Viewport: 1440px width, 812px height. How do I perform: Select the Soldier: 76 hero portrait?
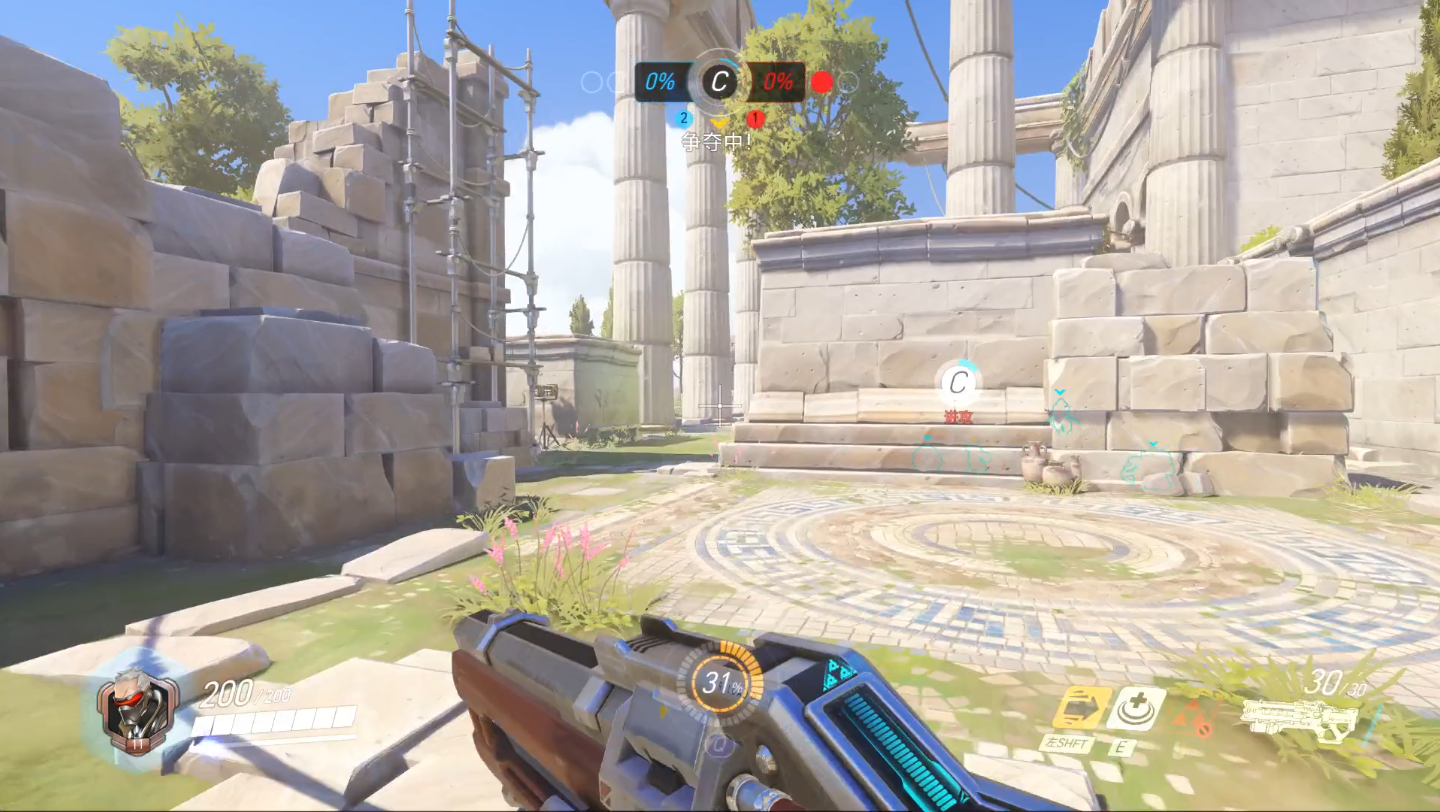138,710
